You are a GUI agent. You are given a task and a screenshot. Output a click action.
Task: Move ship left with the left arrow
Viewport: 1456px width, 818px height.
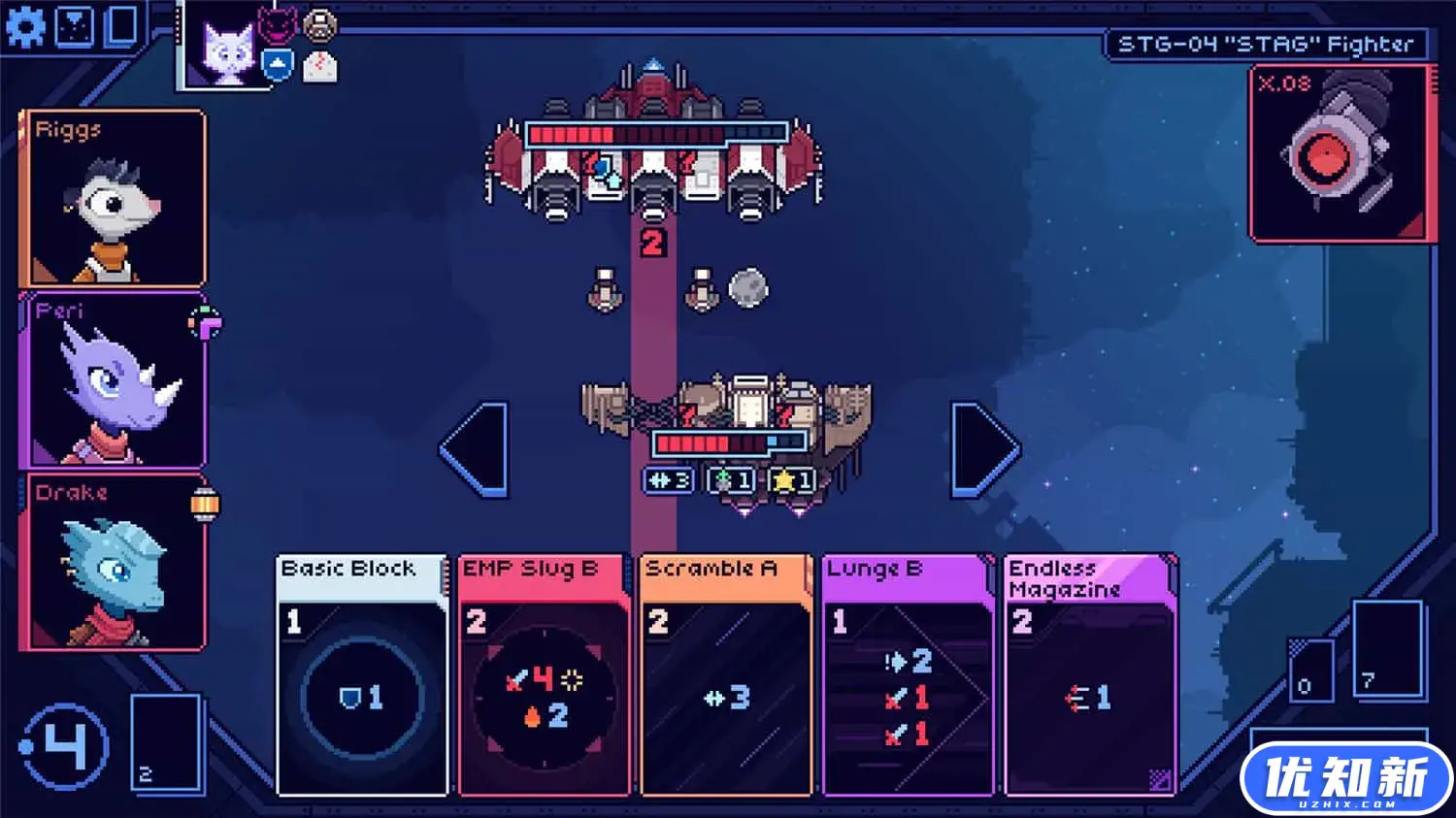tap(476, 449)
